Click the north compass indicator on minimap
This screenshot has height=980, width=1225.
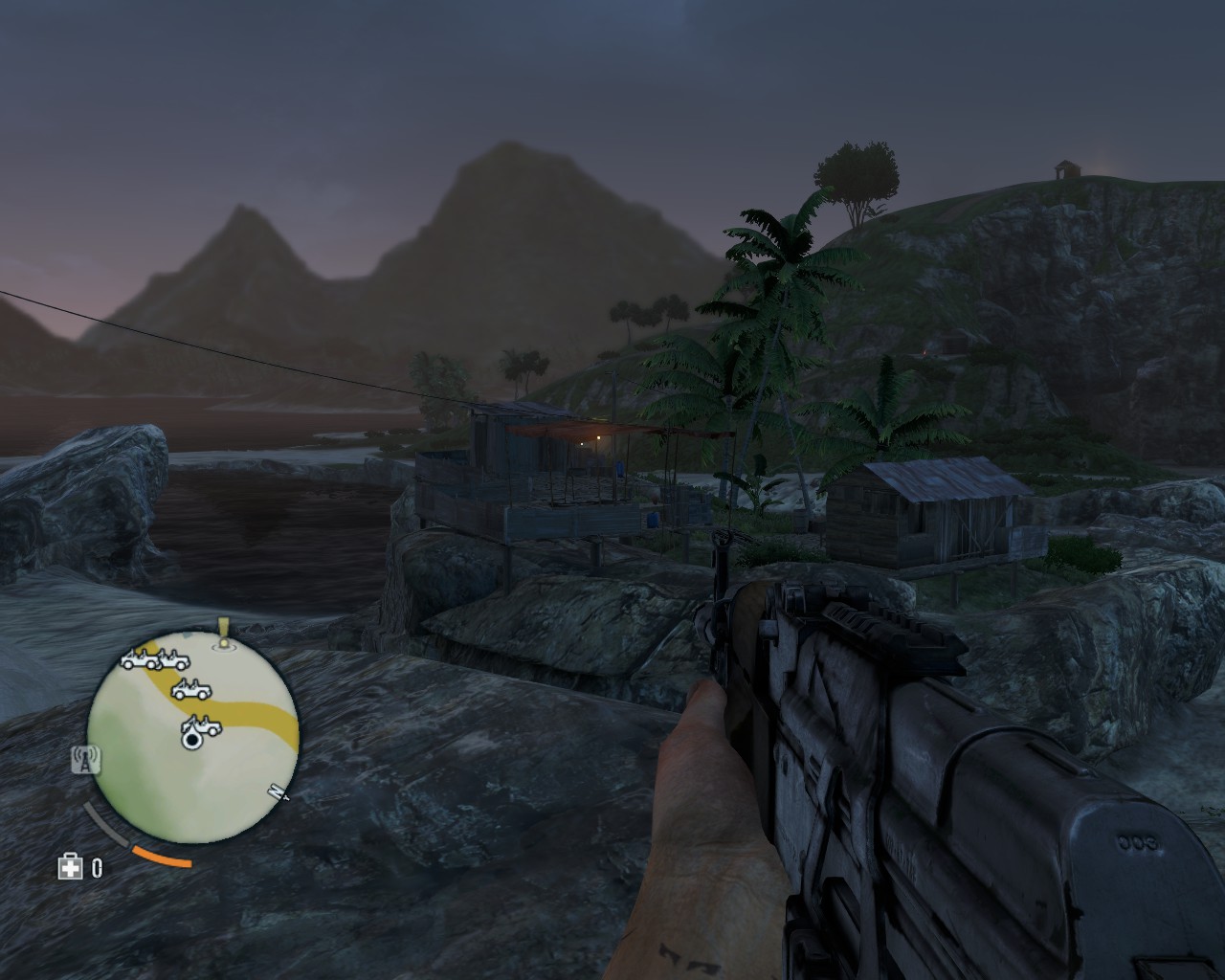point(278,791)
